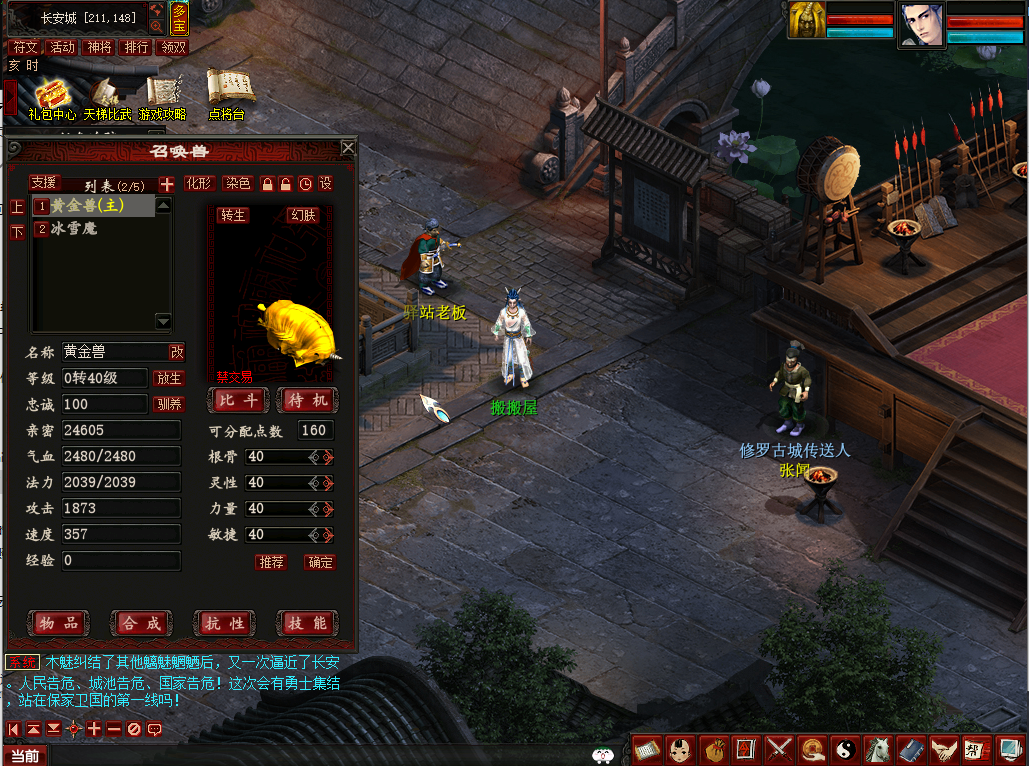
Task: Open the 物品 items button
Action: [x=58, y=623]
